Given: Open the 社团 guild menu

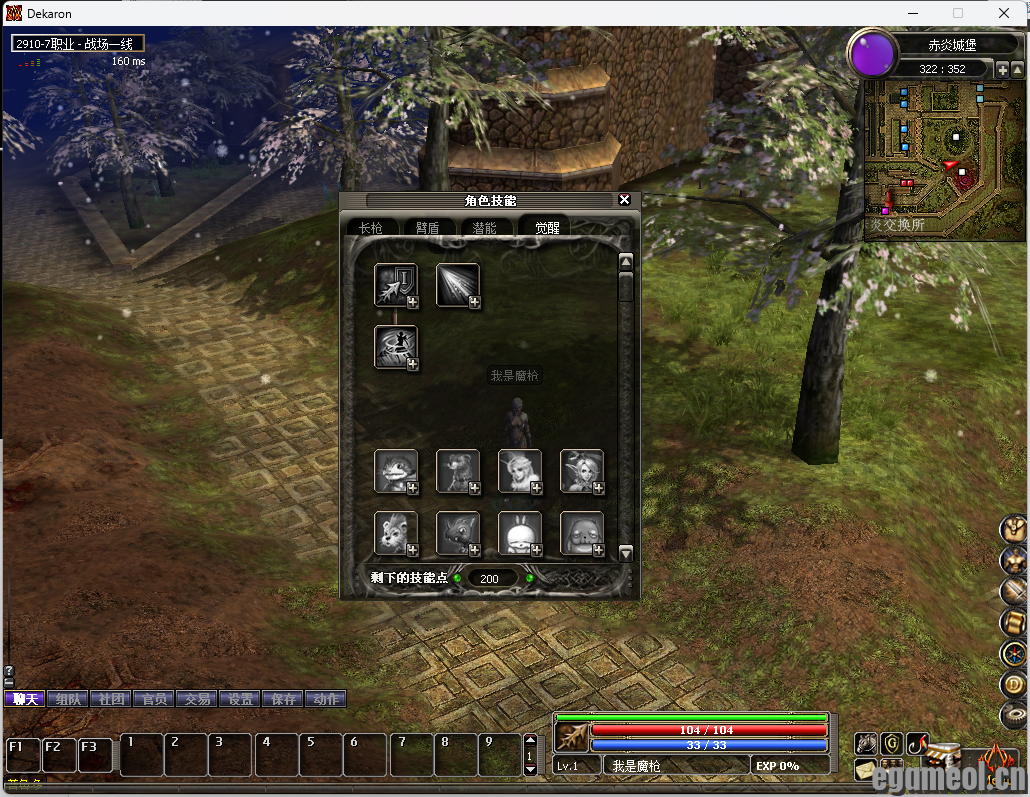Looking at the screenshot, I should 112,699.
